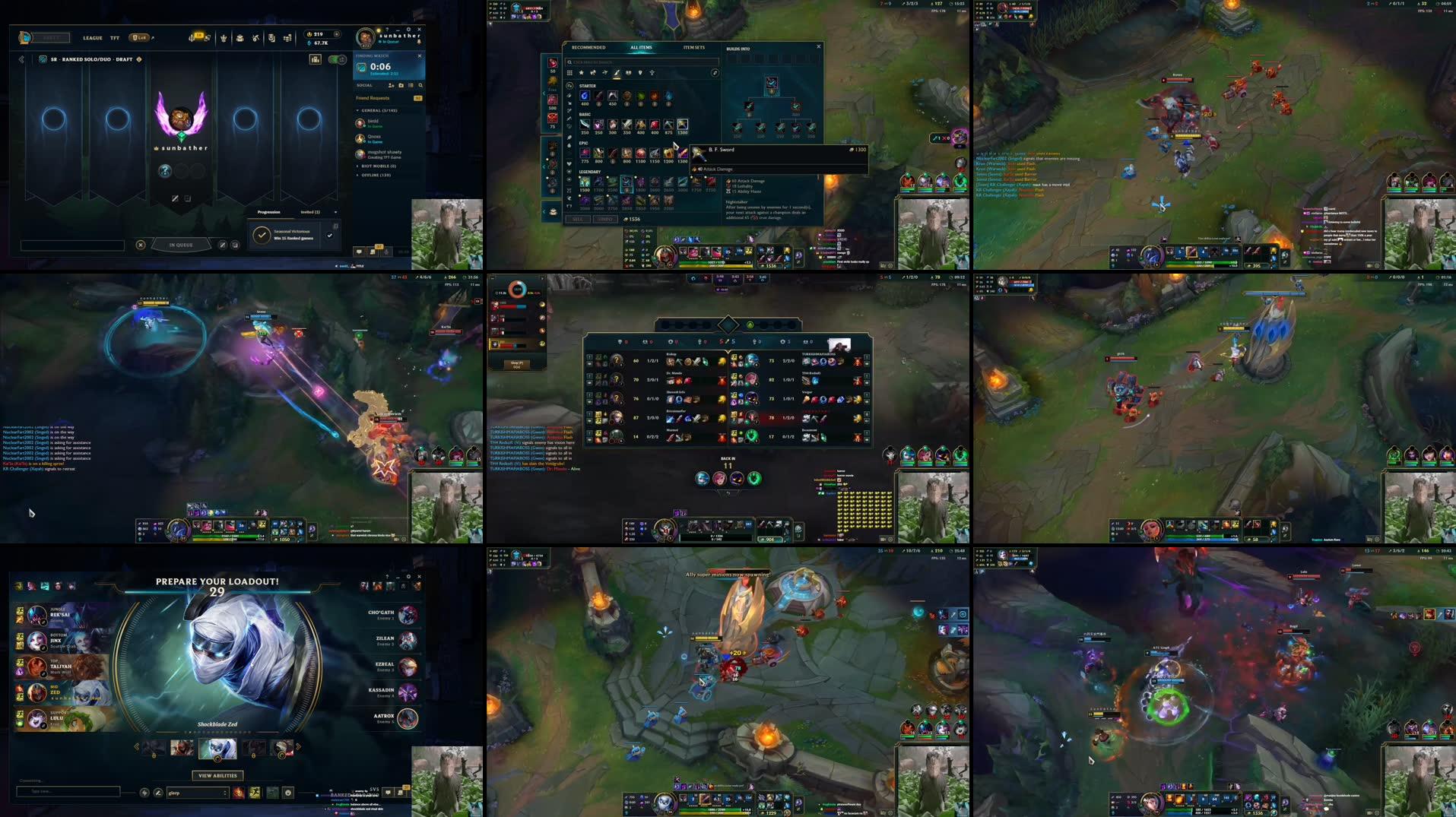Click the friend search icon in the Social panel

[x=420, y=86]
